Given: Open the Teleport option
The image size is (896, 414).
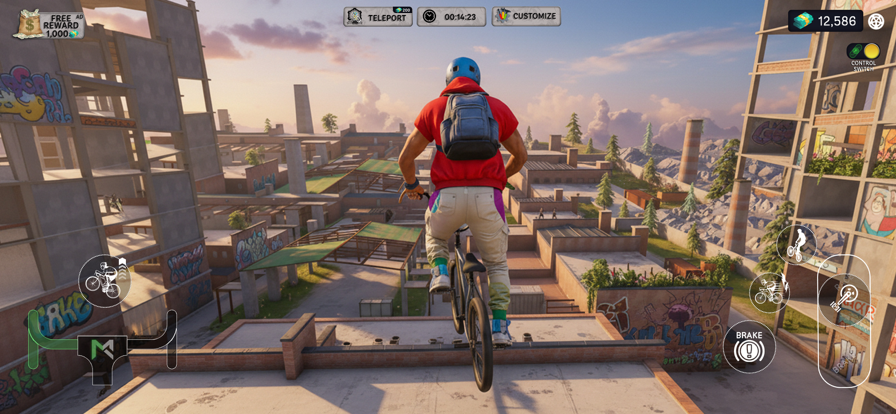Looking at the screenshot, I should point(378,17).
